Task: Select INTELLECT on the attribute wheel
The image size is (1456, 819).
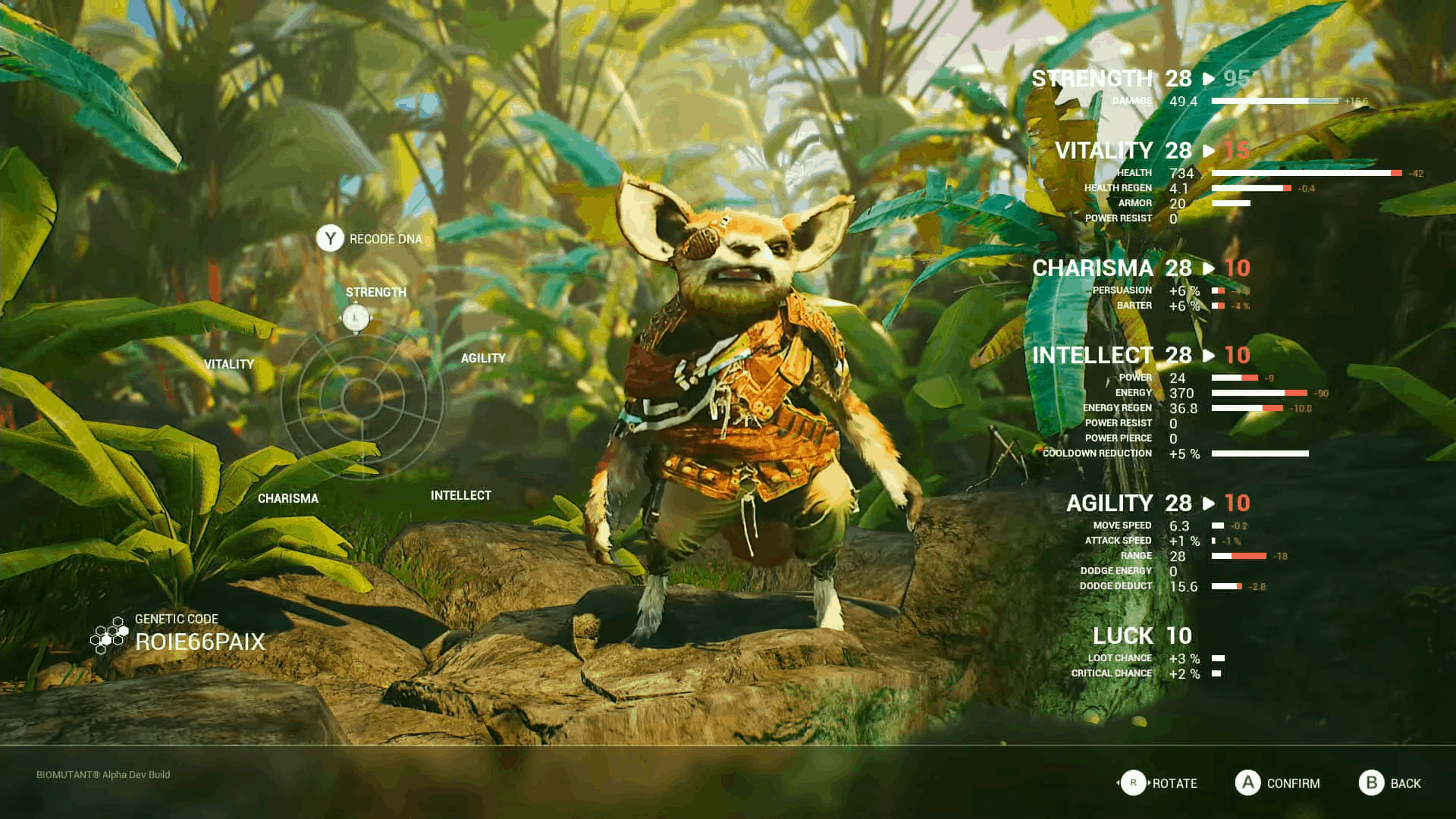Action: (x=460, y=494)
